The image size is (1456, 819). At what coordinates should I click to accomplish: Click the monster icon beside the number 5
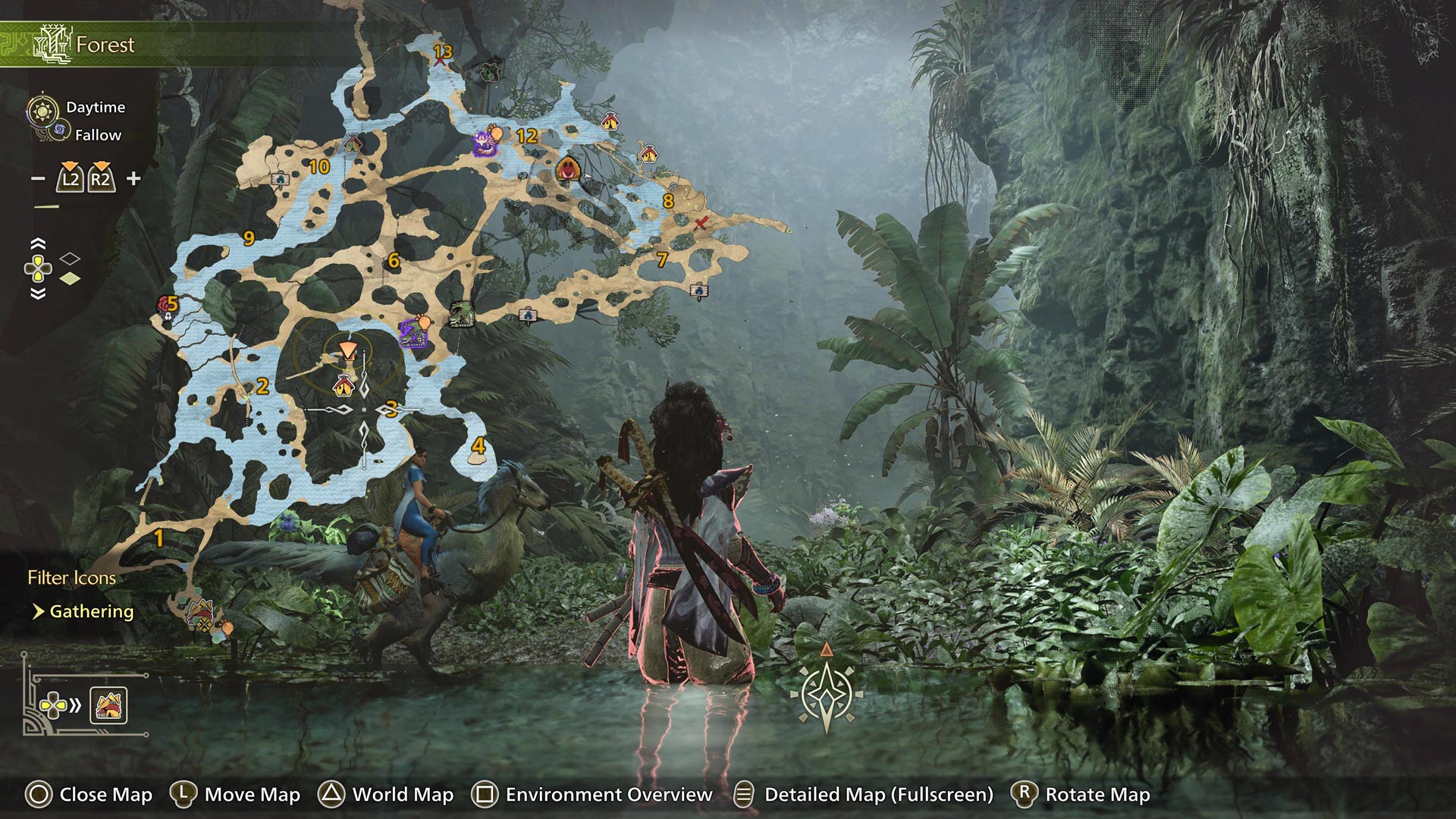(x=165, y=303)
